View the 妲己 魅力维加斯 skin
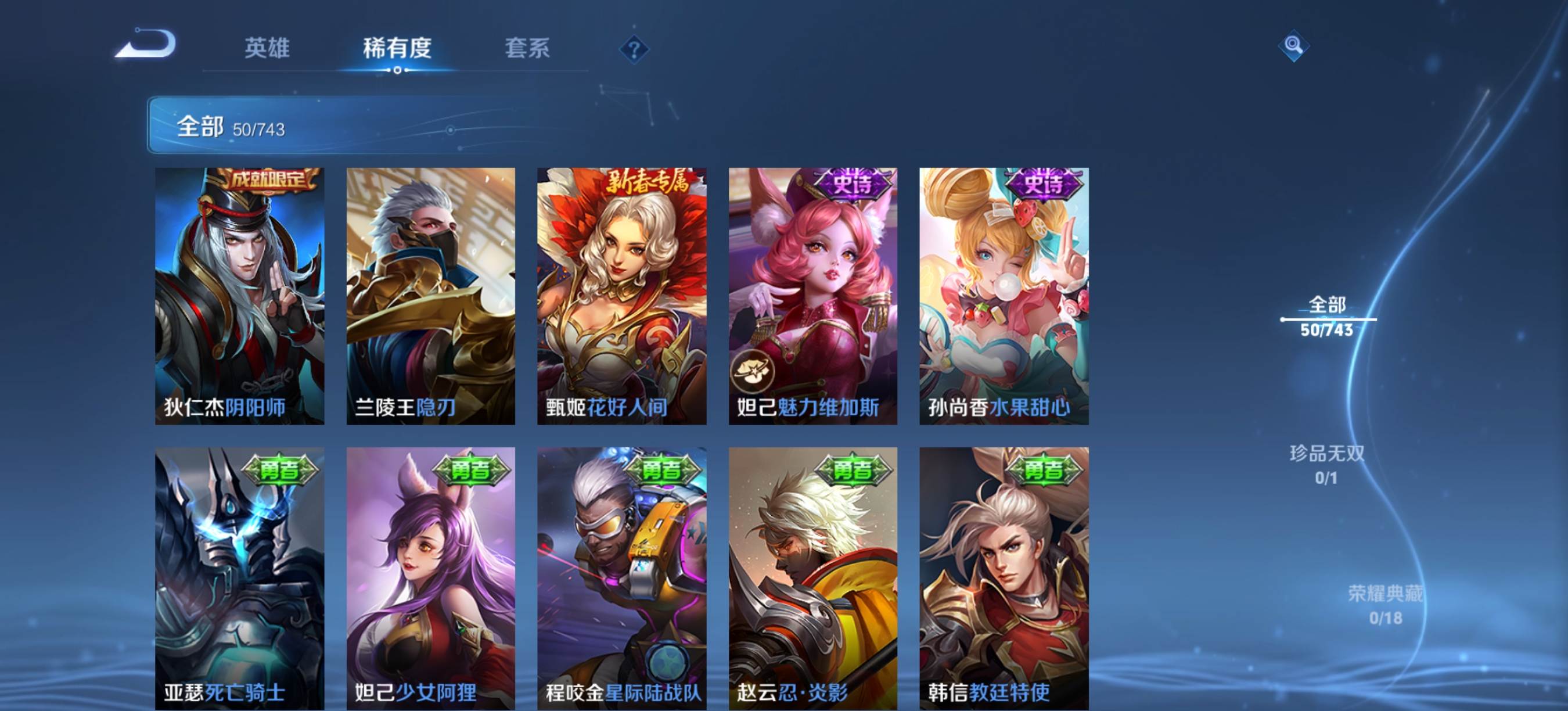1568x711 pixels. pos(812,296)
